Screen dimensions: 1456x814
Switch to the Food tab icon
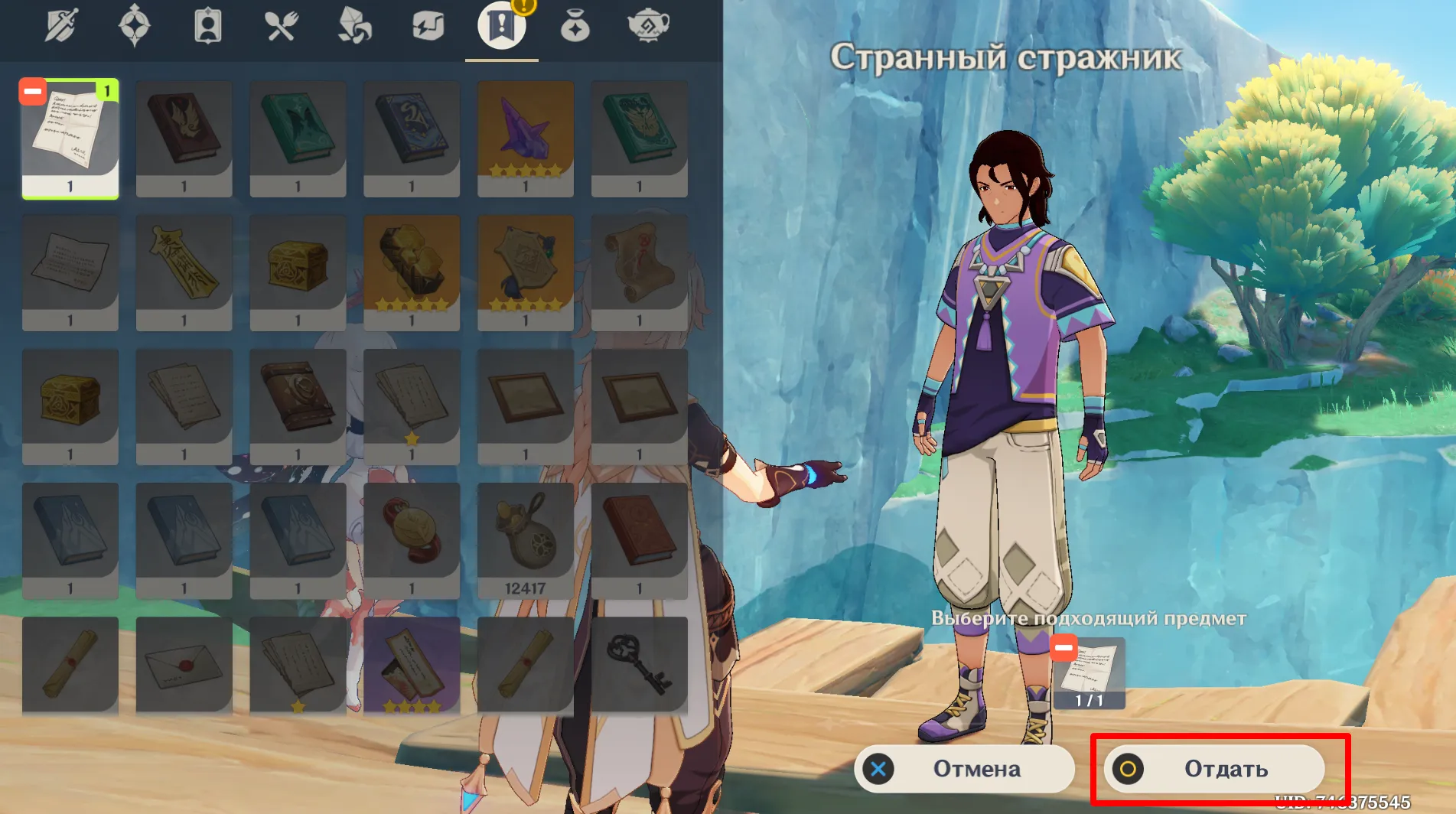point(282,24)
